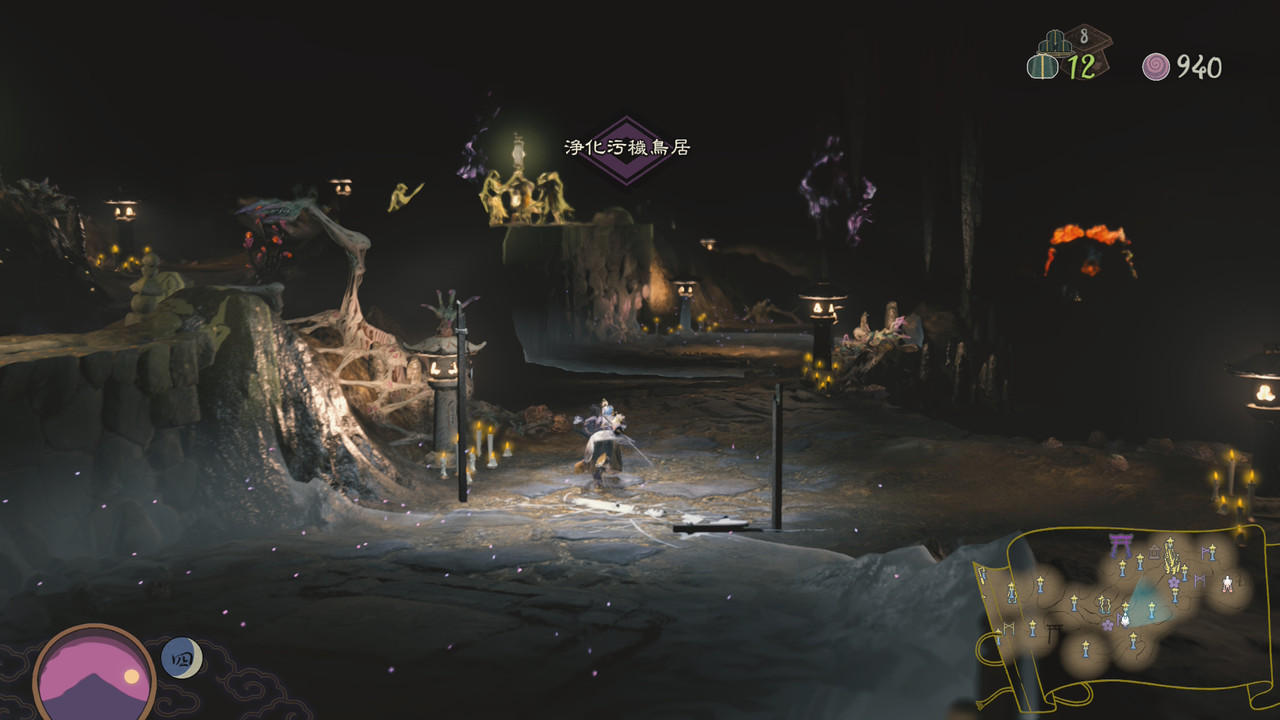Click the 浄化汚穢鳥居 objective marker
The height and width of the screenshot is (720, 1280).
627,149
